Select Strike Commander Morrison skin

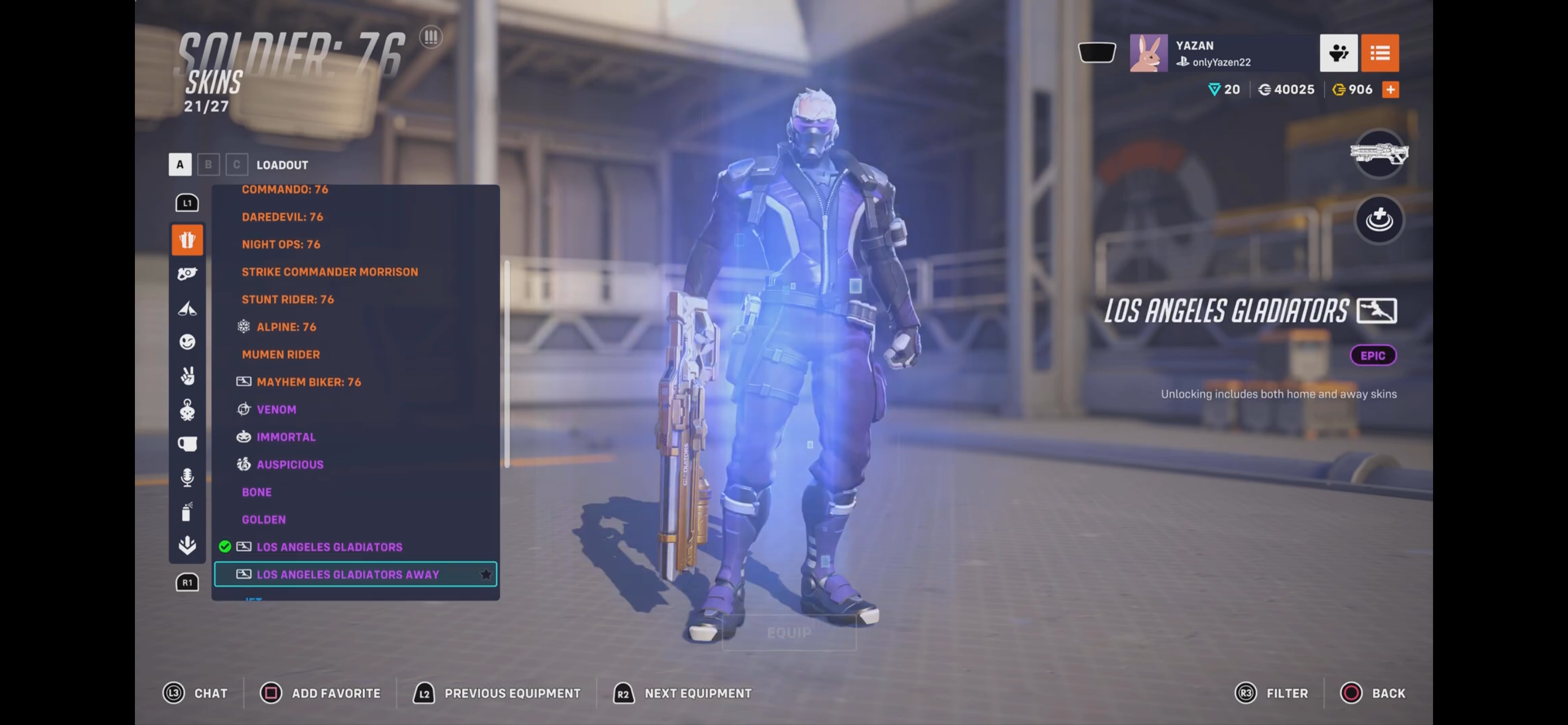pyautogui.click(x=329, y=272)
